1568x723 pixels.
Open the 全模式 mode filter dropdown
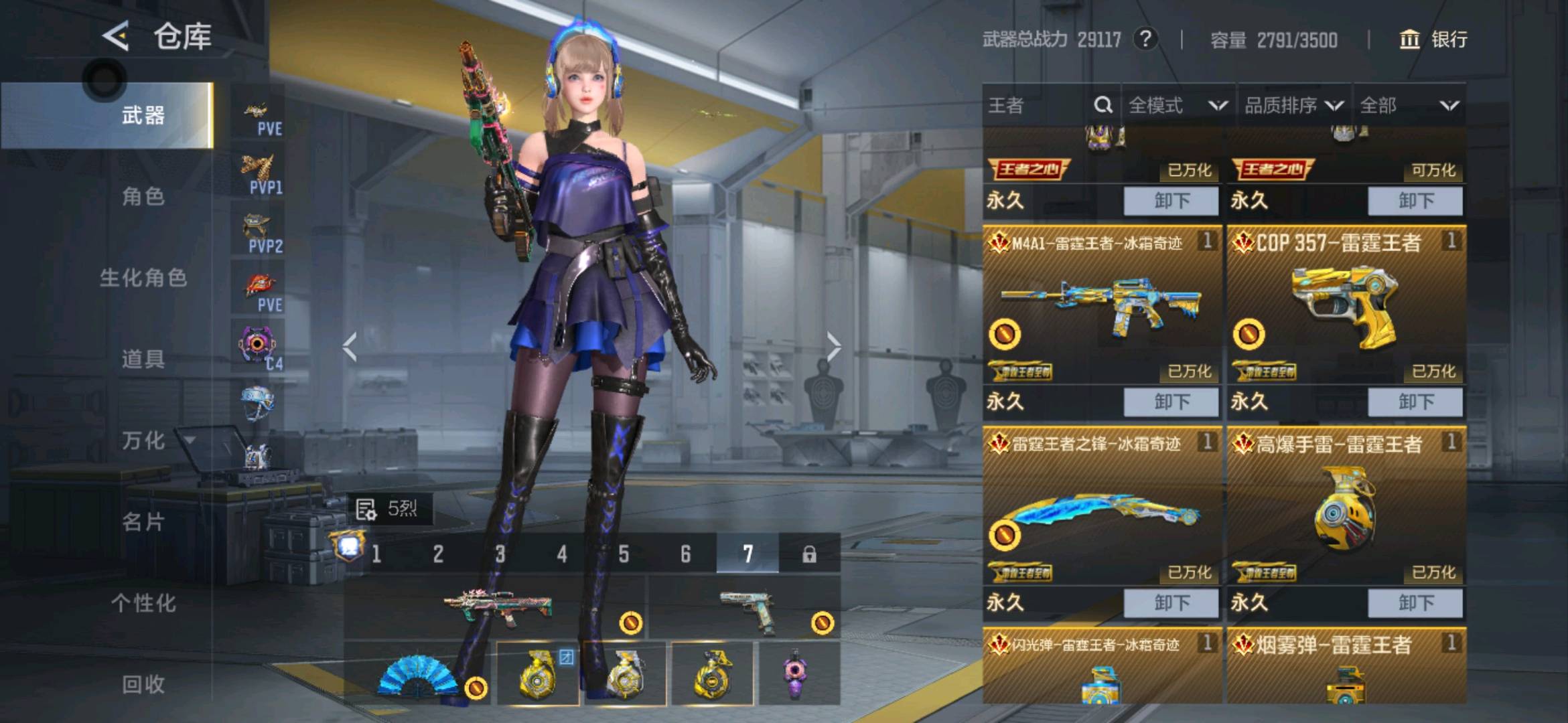1178,105
